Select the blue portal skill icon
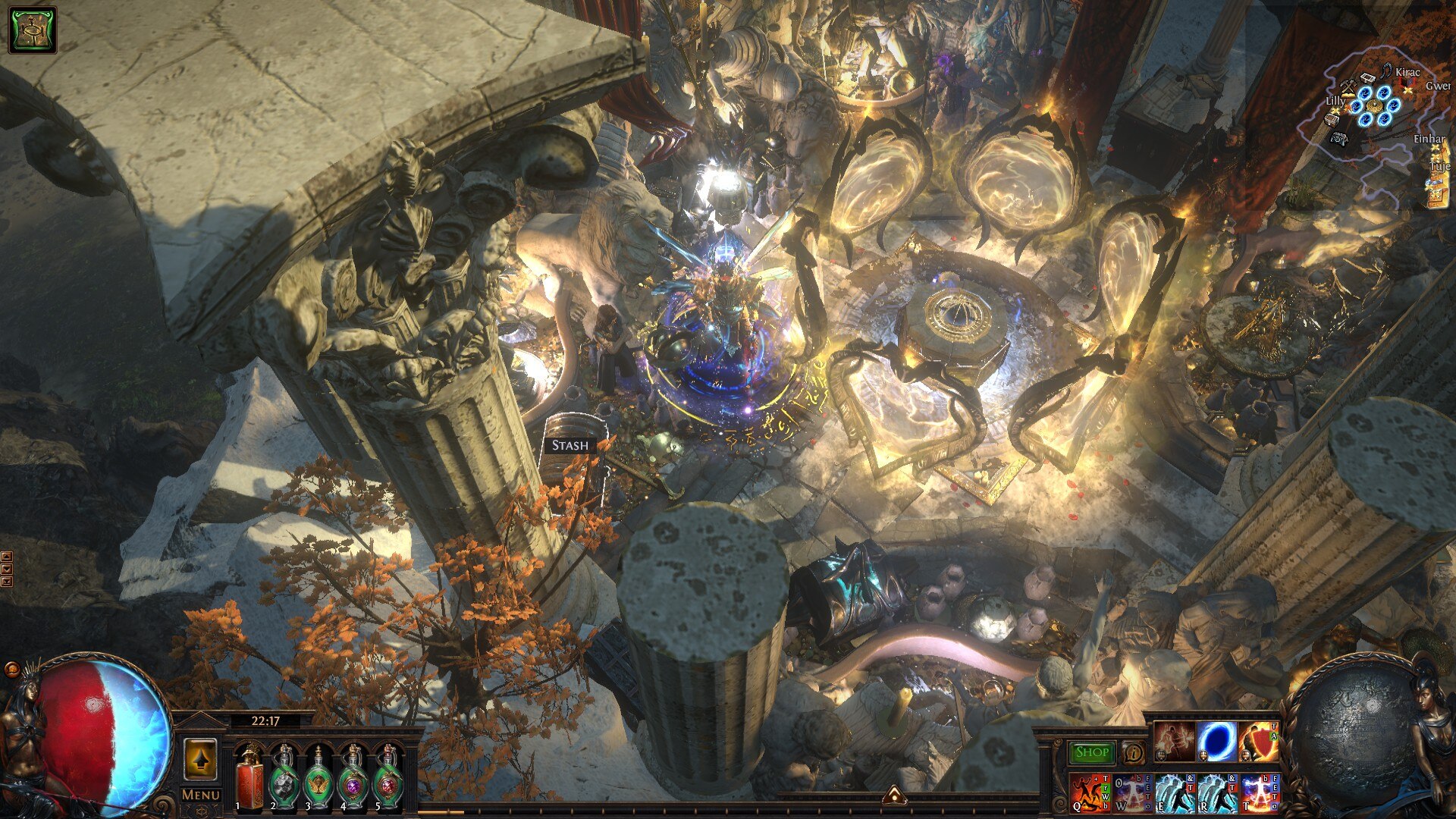Viewport: 1456px width, 819px height. pos(1217,742)
